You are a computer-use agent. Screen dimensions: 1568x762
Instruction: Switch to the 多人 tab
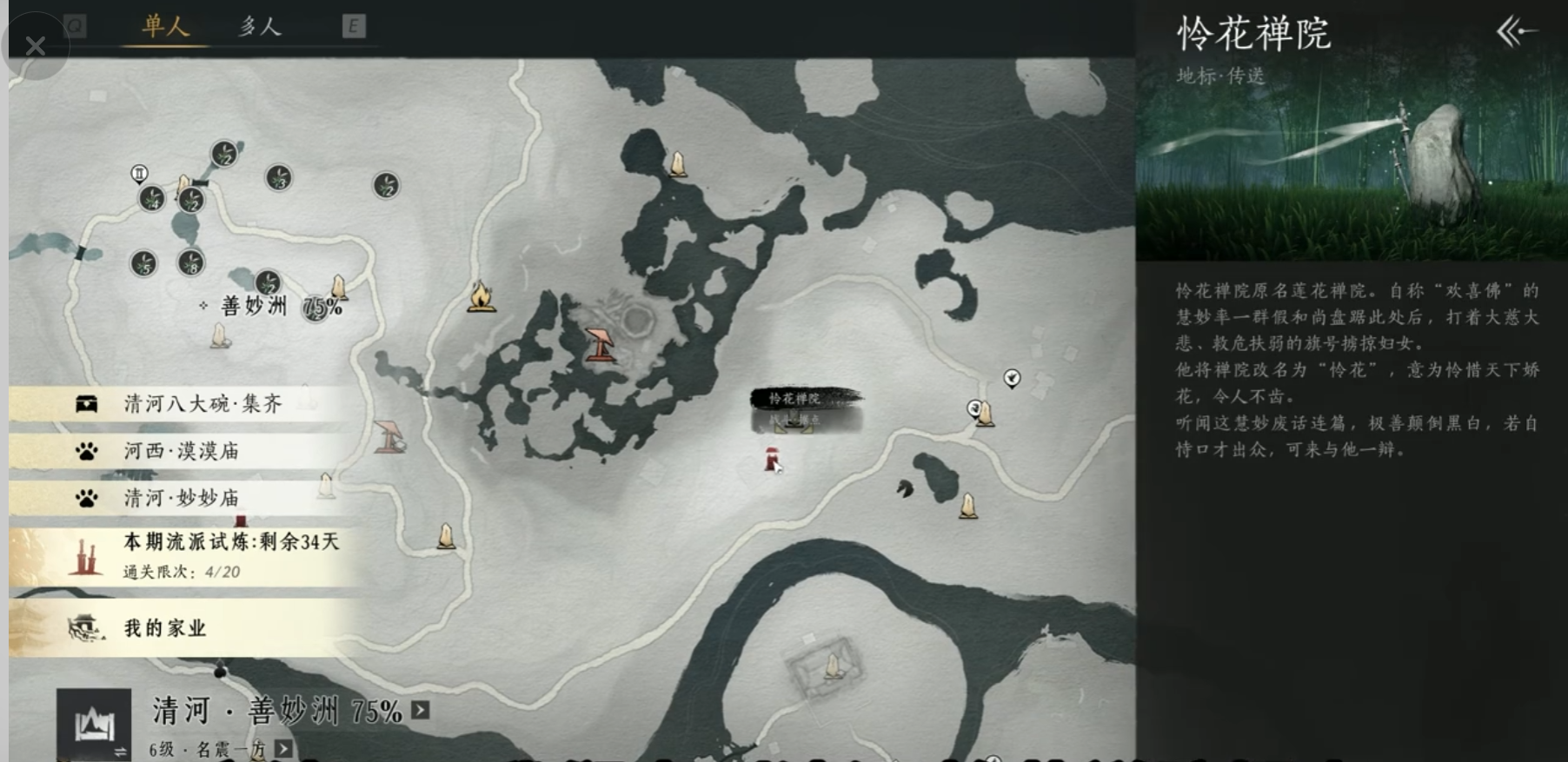260,27
